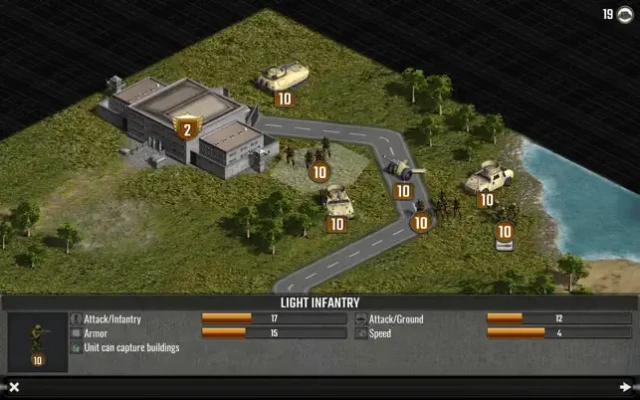
Task: Select the Light Infantry portrait in the panel
Action: click(x=37, y=340)
